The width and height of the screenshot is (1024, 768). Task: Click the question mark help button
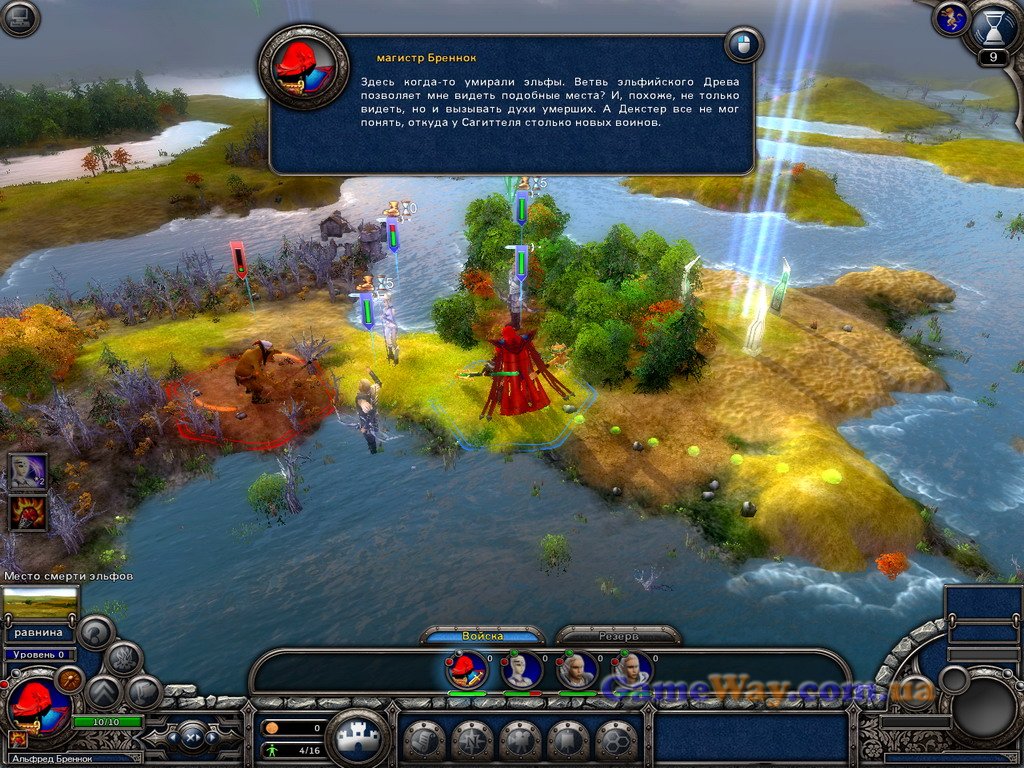click(x=97, y=632)
